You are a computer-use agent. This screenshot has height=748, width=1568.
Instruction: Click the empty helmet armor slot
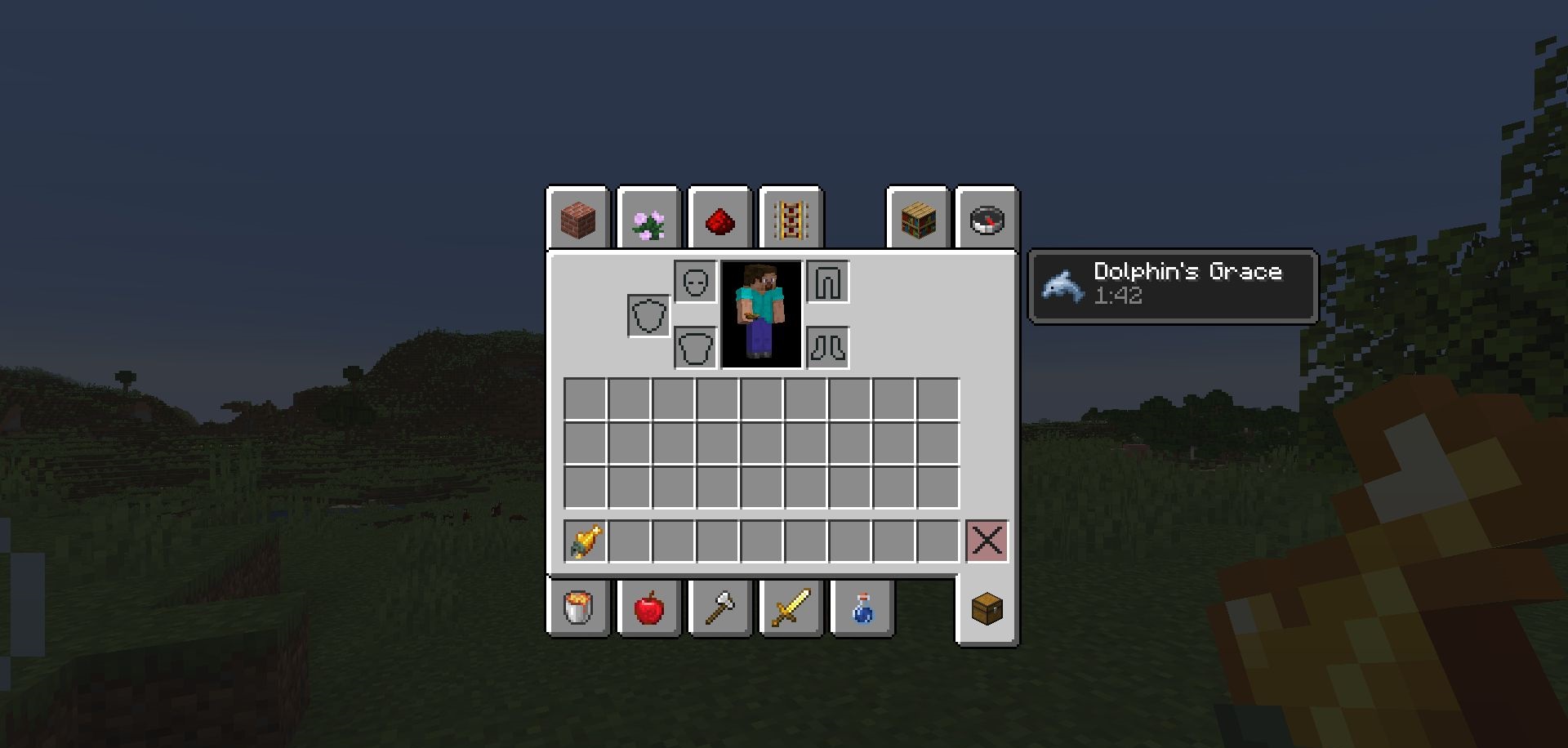click(694, 282)
